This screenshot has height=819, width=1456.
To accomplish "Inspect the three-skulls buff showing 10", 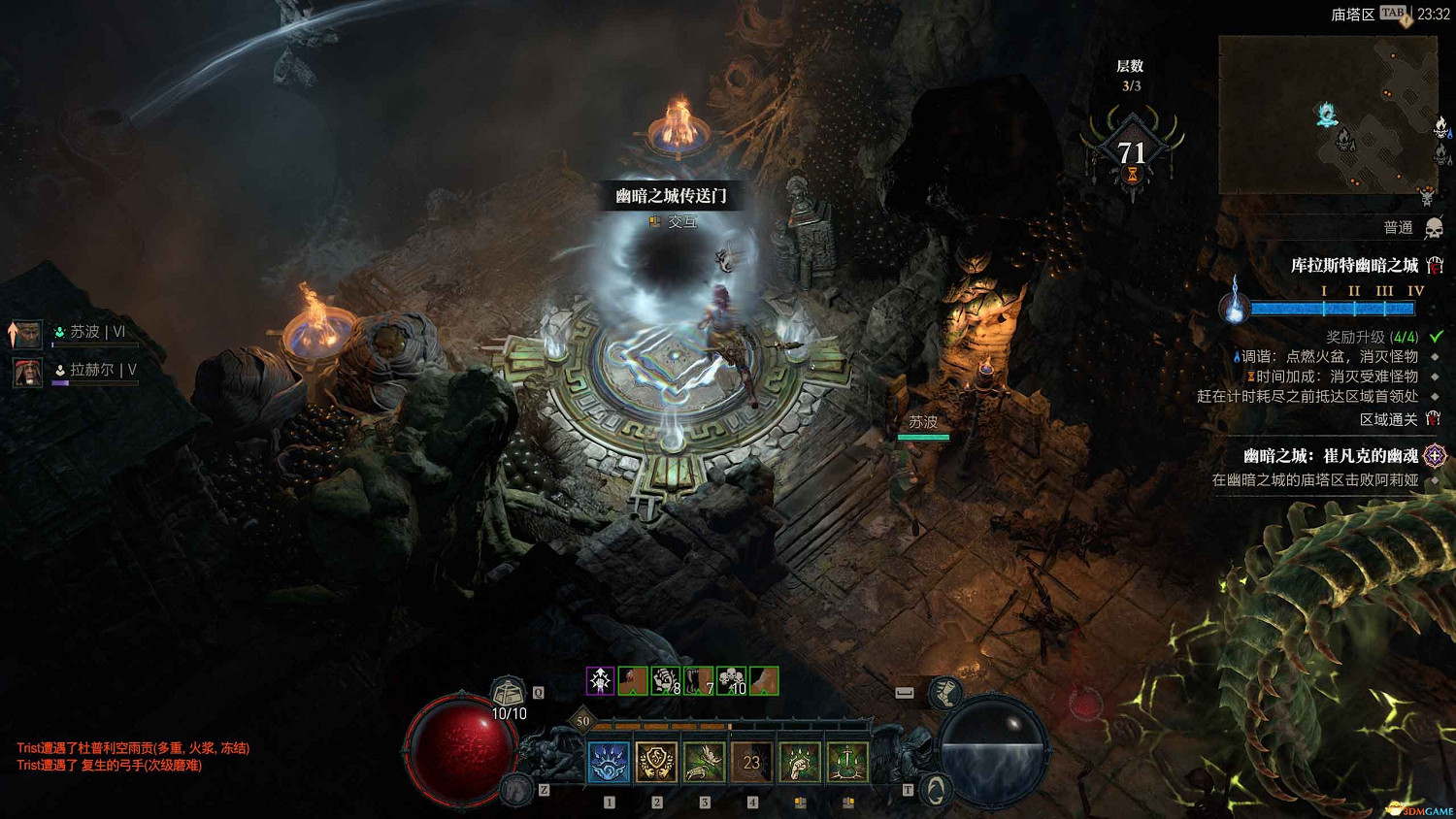I will click(x=731, y=680).
